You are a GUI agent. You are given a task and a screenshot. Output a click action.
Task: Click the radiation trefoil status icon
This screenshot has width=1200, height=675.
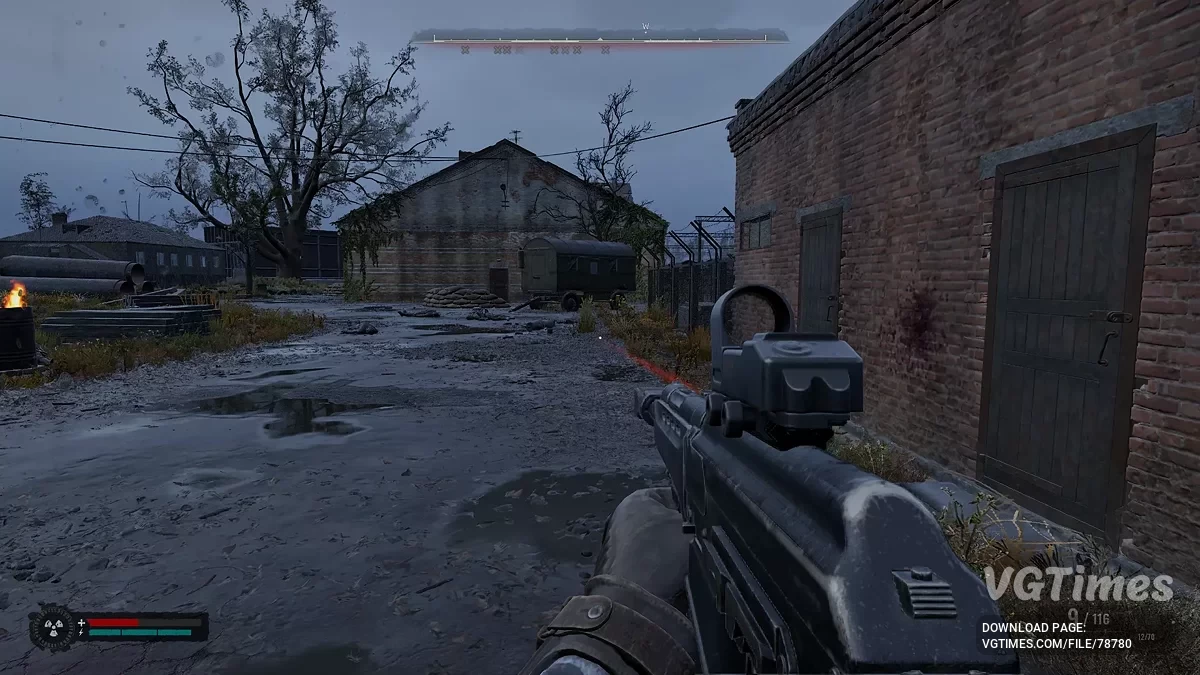pos(51,627)
